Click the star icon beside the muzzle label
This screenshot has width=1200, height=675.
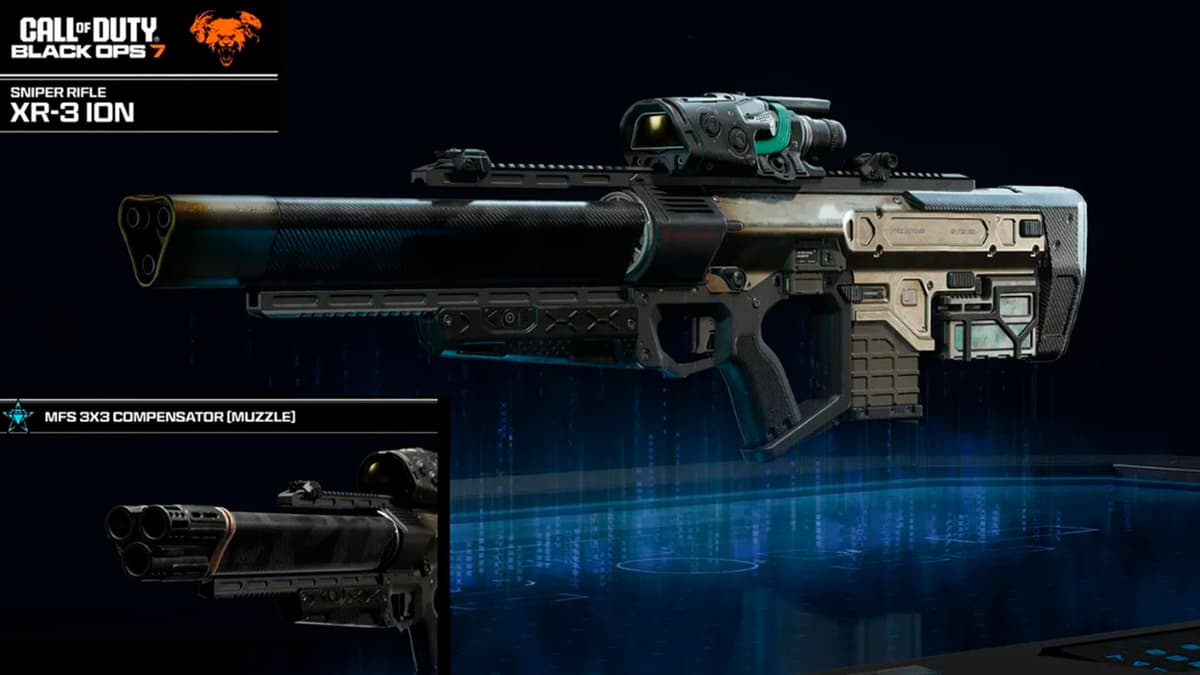(x=17, y=416)
